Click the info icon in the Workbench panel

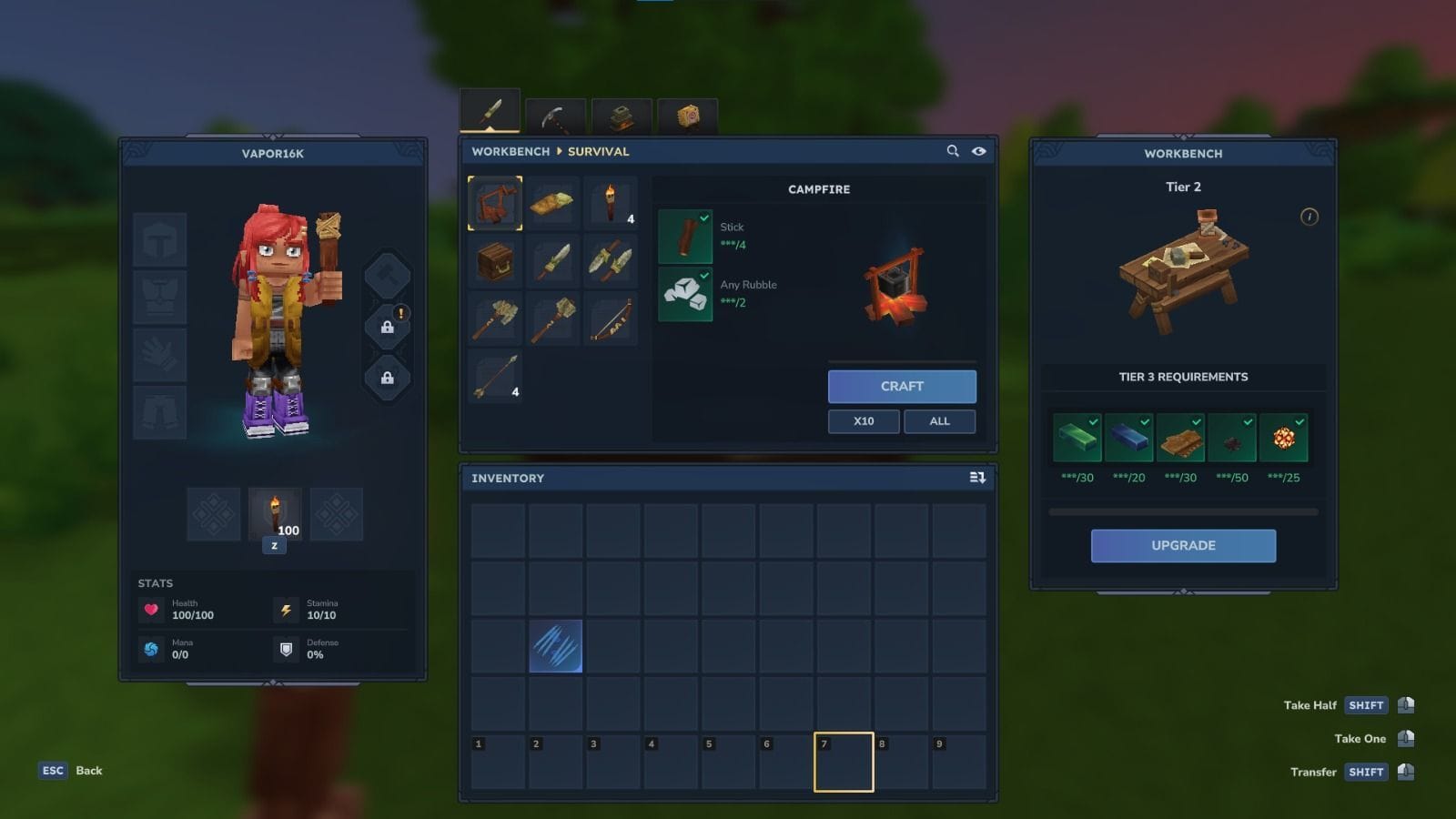1309,217
